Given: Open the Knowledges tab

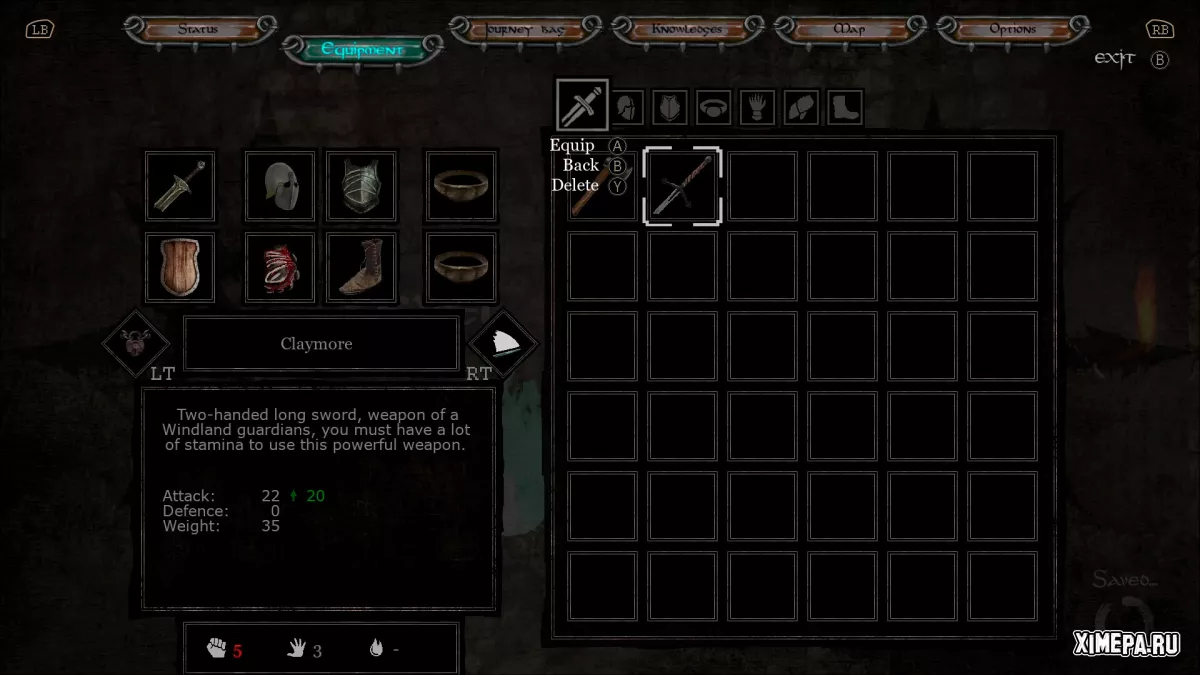Looking at the screenshot, I should click(687, 30).
